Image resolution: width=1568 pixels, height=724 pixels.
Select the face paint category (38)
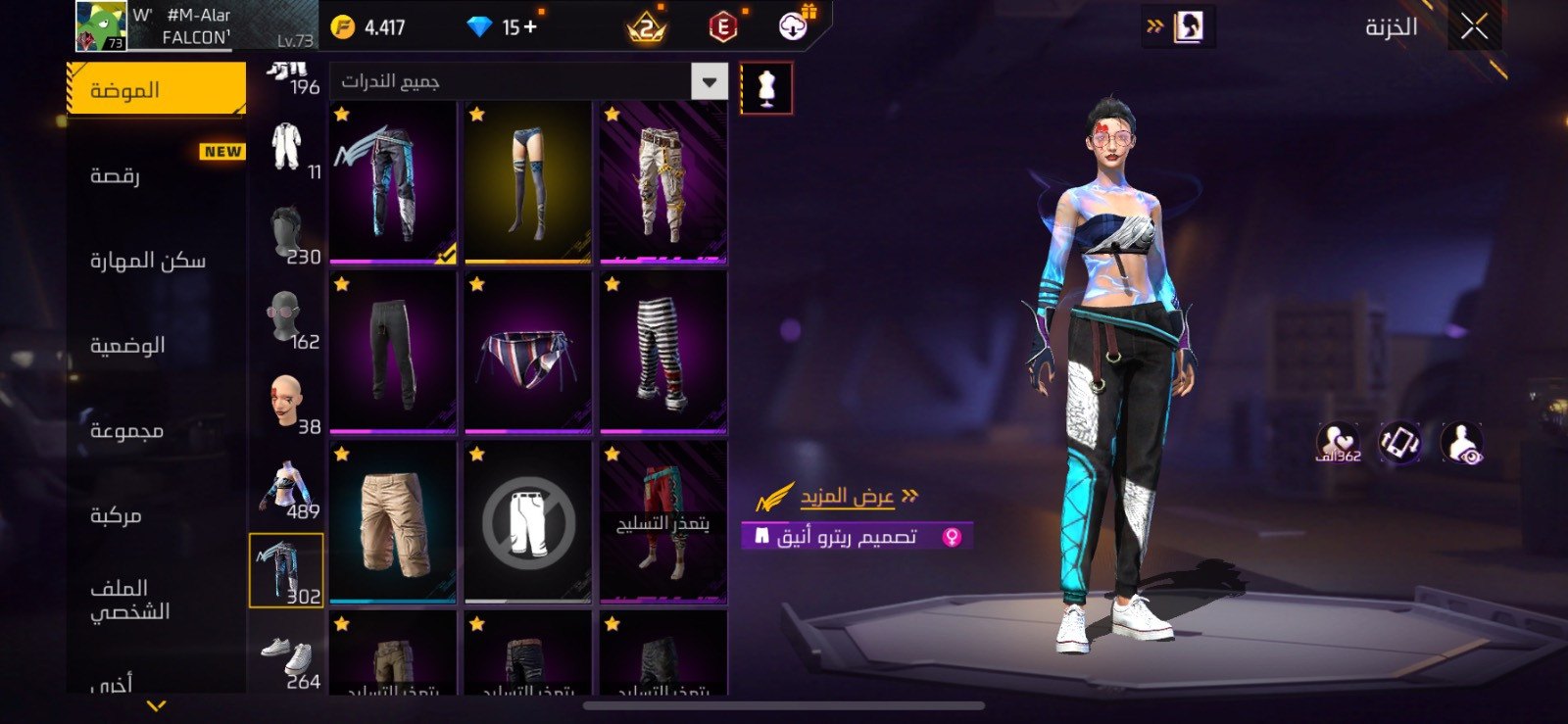point(287,404)
